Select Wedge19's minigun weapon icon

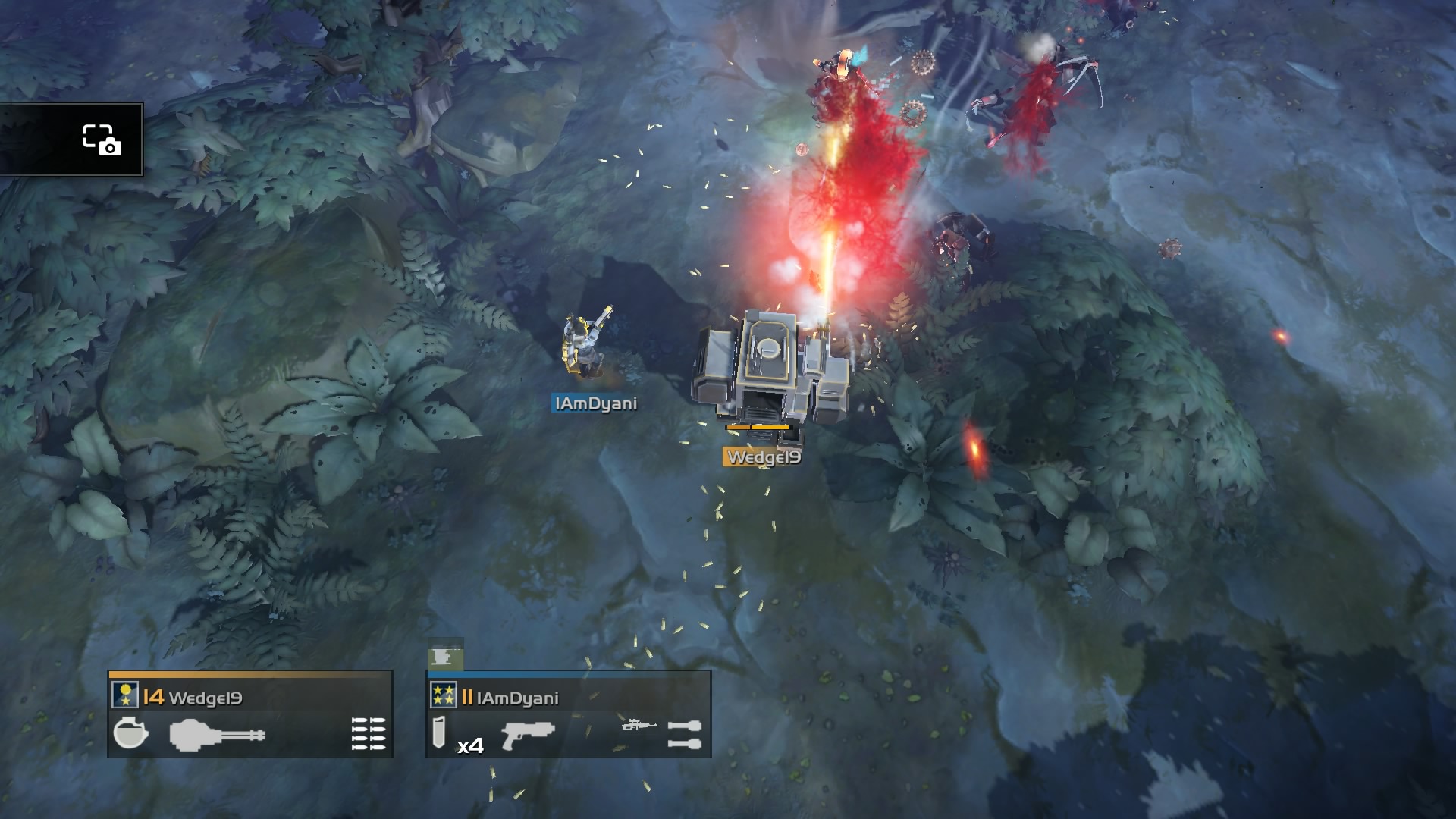(x=217, y=735)
